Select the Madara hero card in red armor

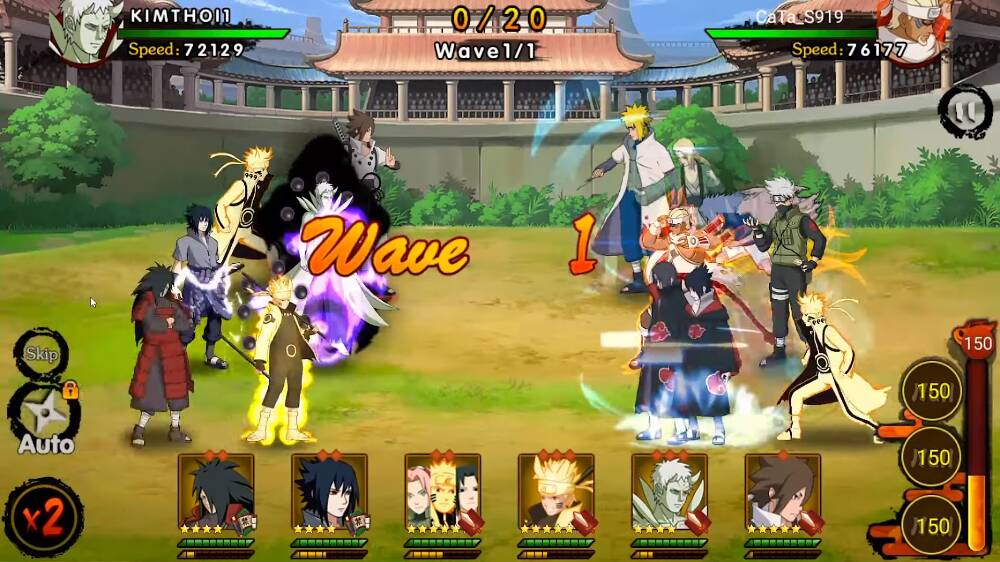pos(216,492)
